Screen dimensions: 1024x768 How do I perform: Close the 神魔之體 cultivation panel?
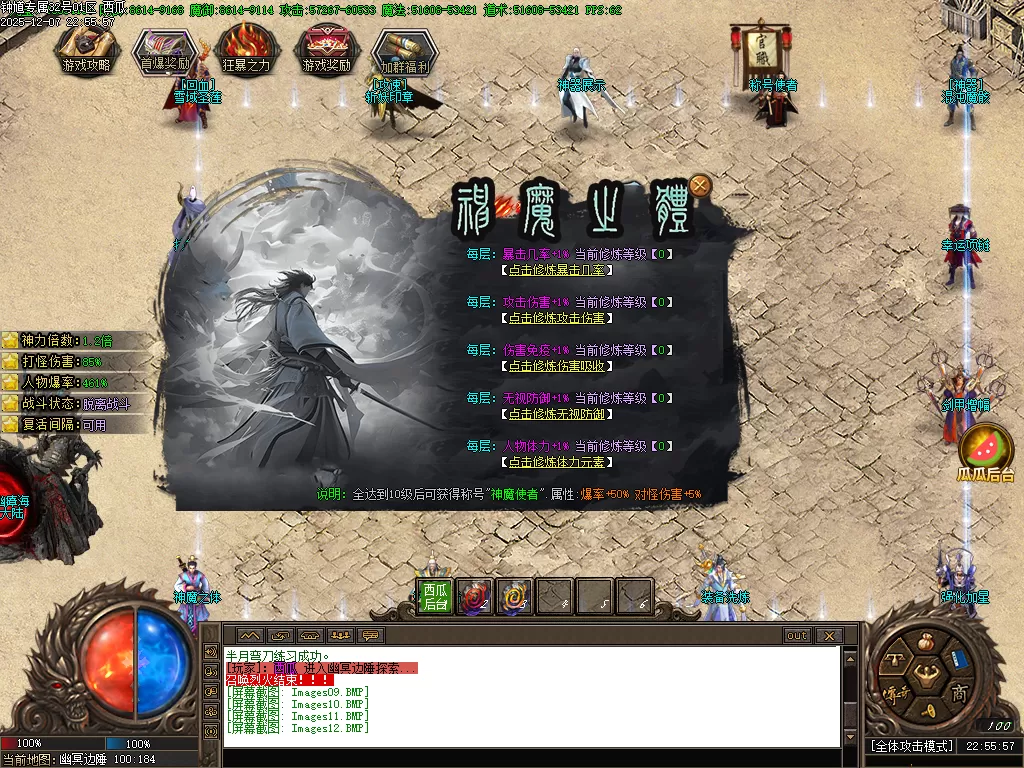[x=701, y=184]
